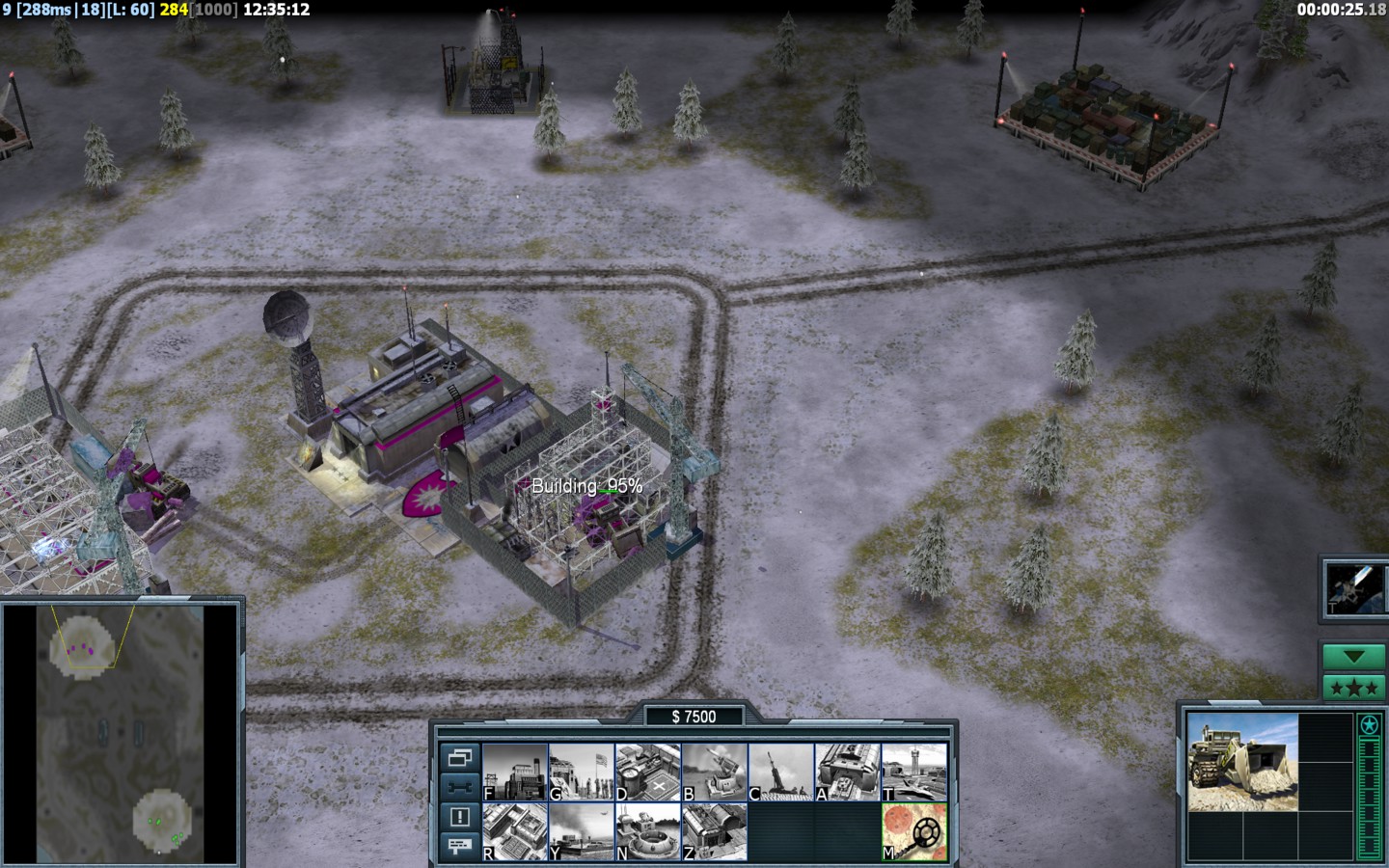Open the three-star Generals powers button
Screen dimensions: 1389x868
pyautogui.click(x=1353, y=688)
